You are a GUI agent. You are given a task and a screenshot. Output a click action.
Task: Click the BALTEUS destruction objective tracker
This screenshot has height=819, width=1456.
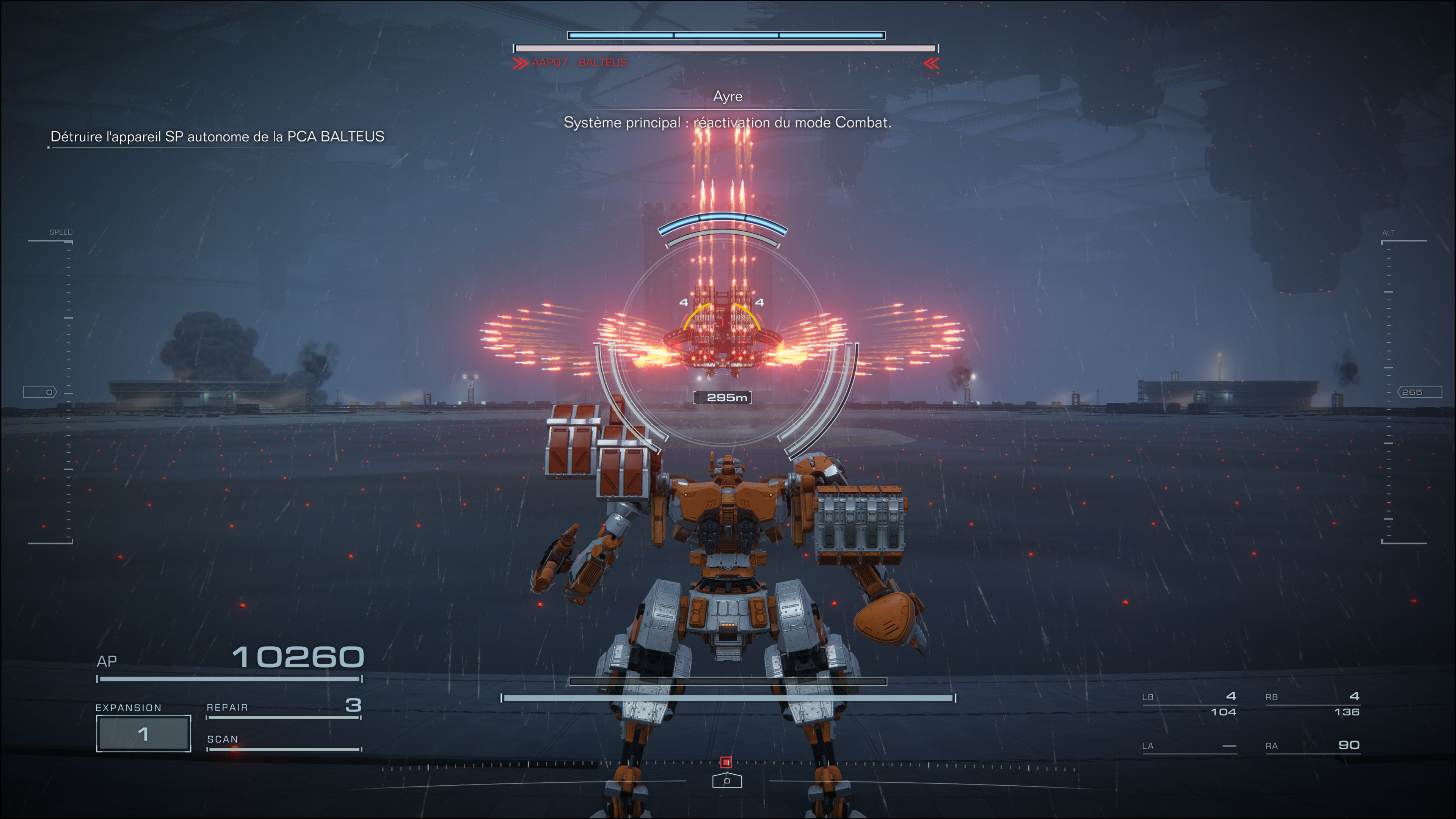[217, 137]
